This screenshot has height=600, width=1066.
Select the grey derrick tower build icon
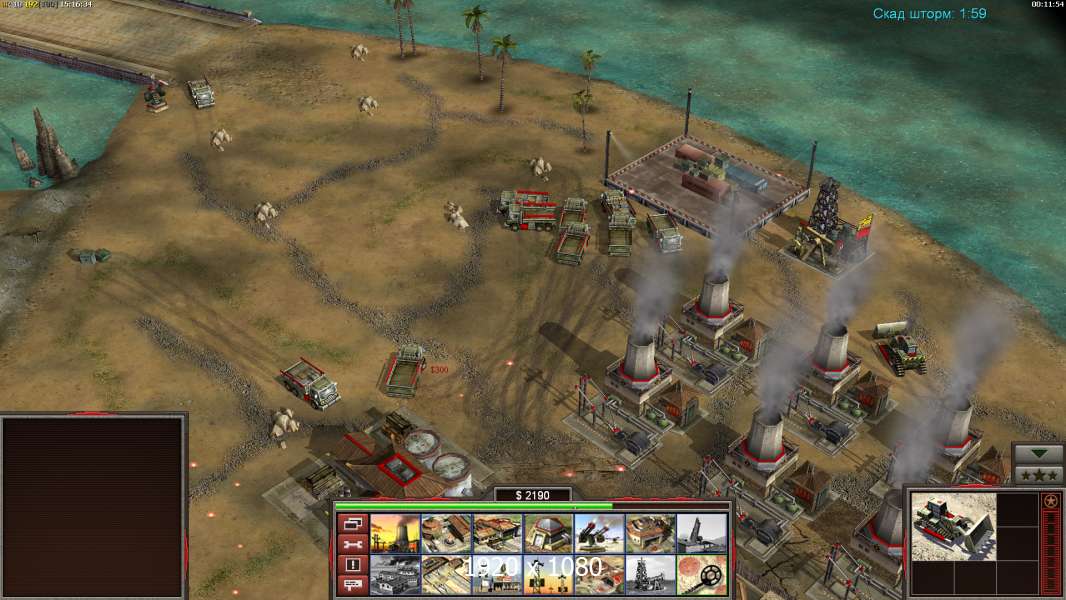pos(650,575)
